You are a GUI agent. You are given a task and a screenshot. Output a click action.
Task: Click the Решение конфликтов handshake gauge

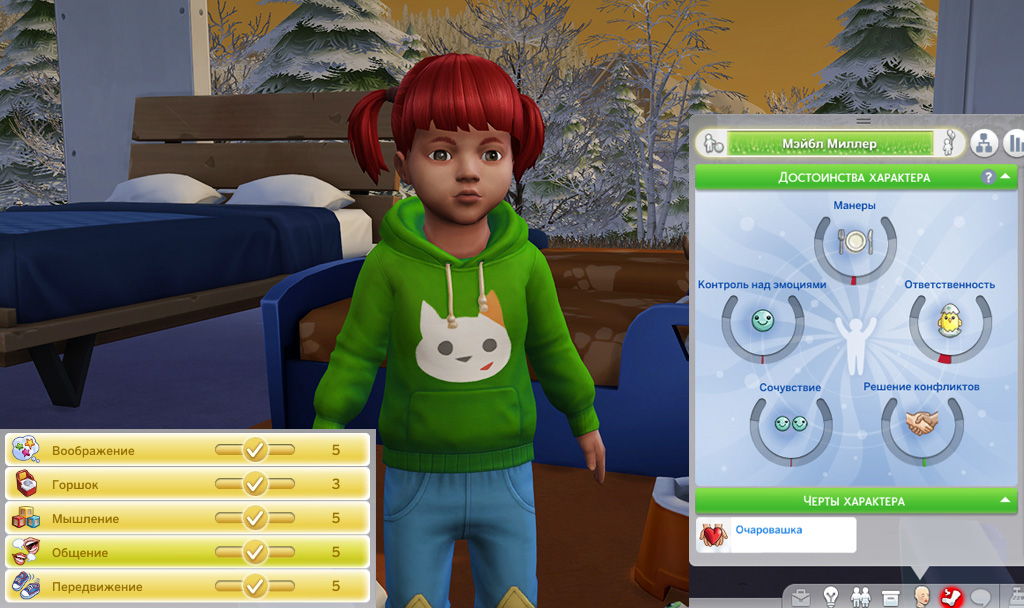pyautogui.click(x=921, y=425)
